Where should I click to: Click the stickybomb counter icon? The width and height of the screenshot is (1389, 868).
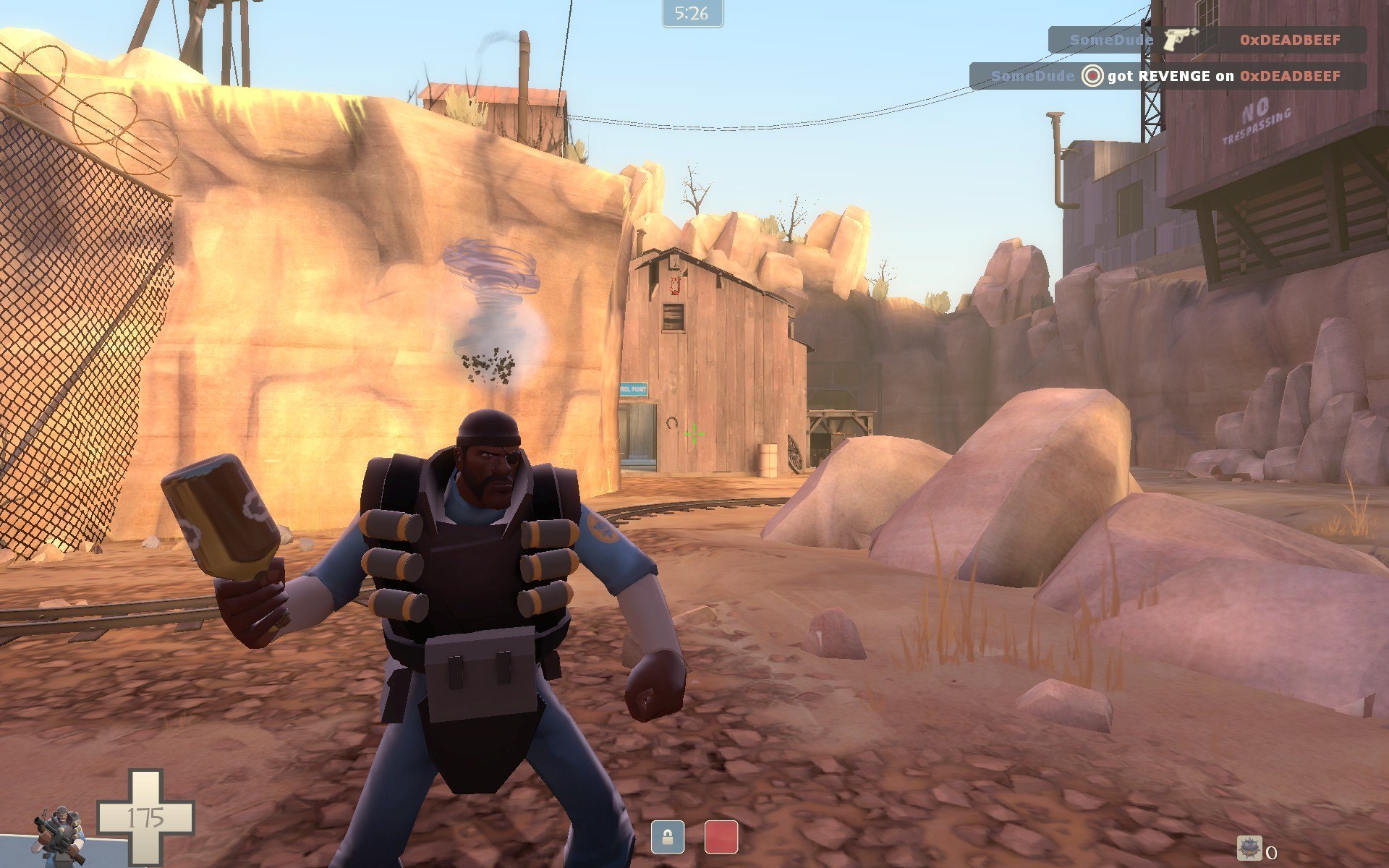click(1249, 848)
